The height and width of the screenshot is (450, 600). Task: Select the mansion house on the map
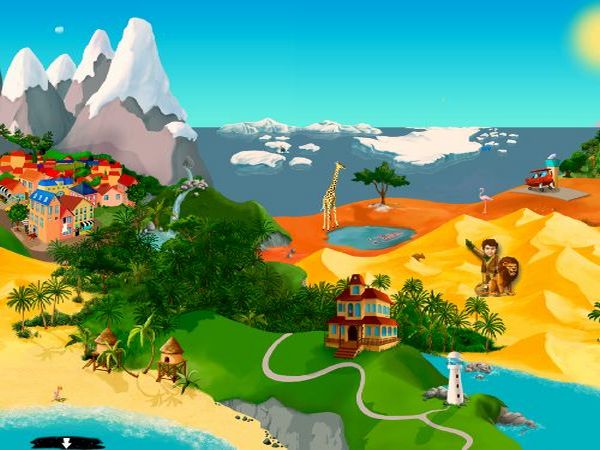(361, 314)
